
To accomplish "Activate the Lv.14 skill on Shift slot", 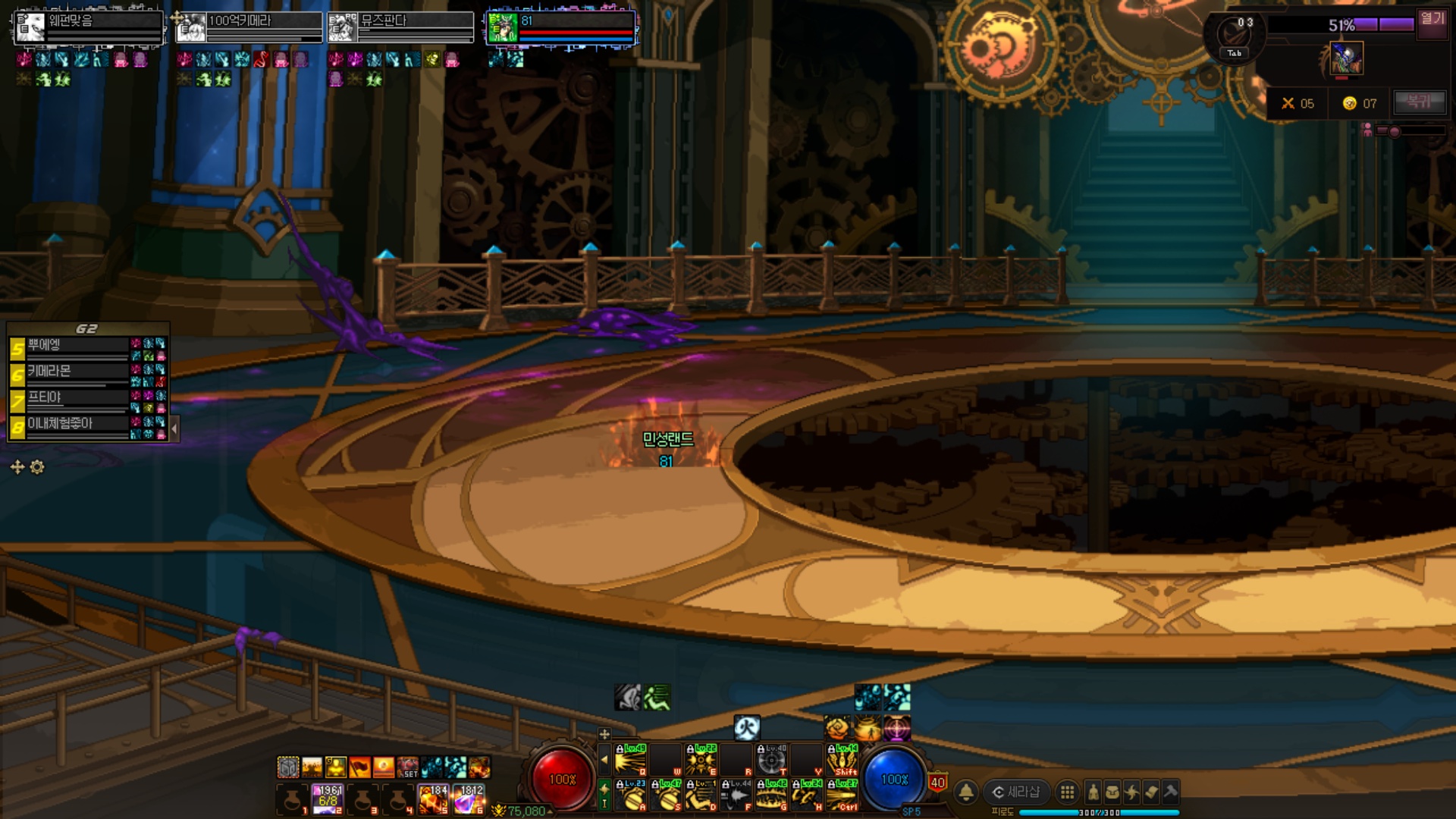I will 842,760.
